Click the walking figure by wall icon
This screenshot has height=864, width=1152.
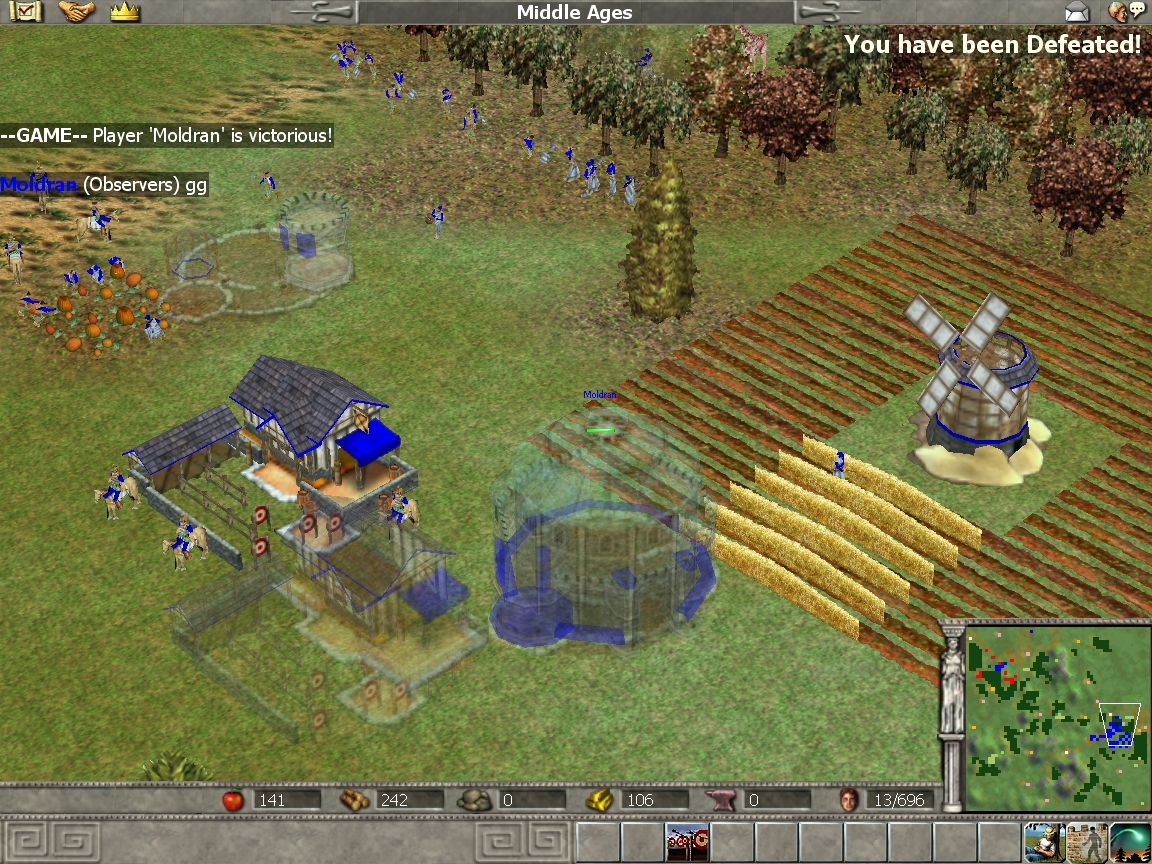click(x=1087, y=842)
